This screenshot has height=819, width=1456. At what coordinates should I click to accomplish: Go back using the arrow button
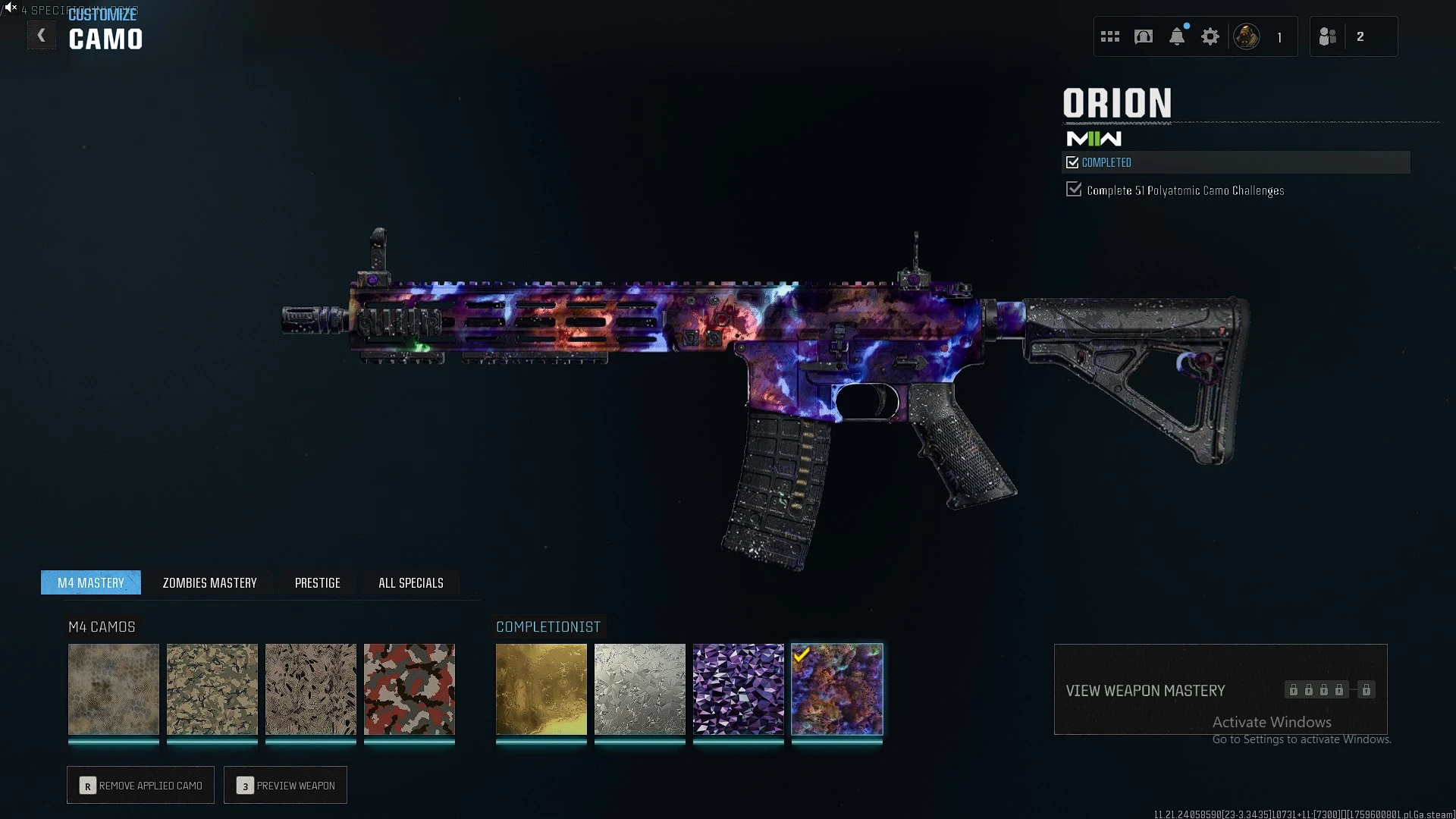(x=42, y=36)
